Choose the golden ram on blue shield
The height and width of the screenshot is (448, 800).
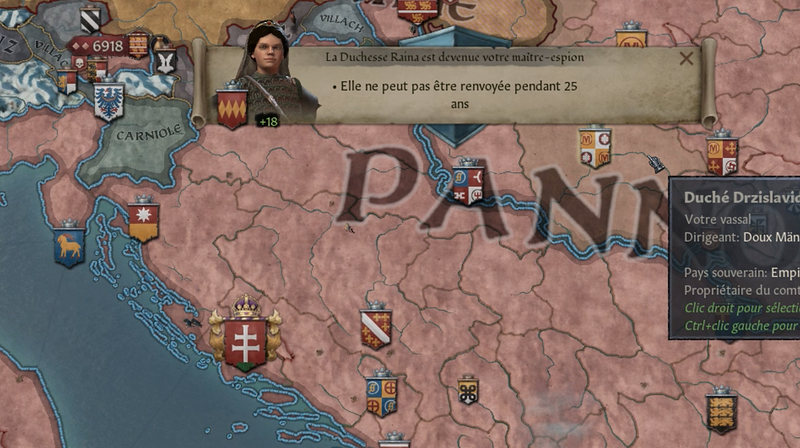69,246
